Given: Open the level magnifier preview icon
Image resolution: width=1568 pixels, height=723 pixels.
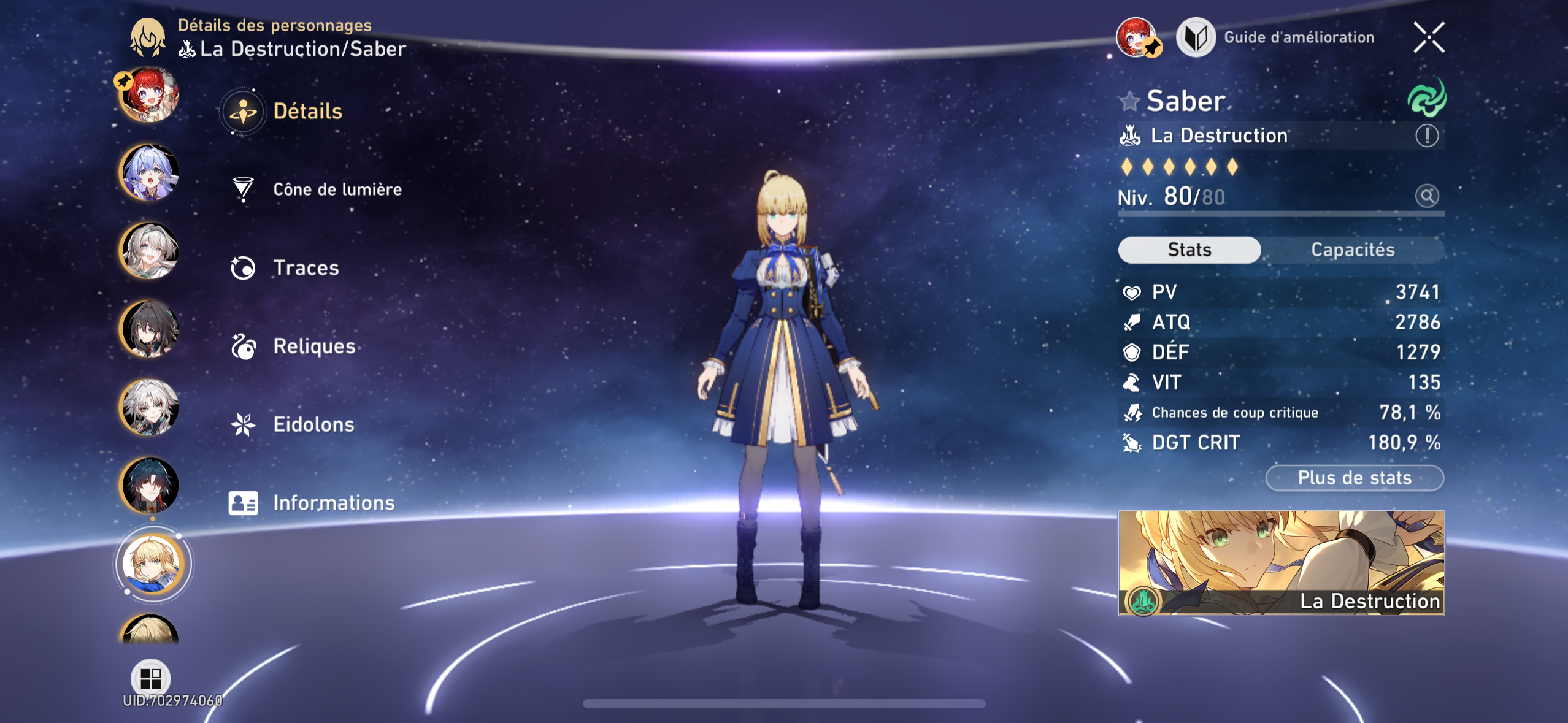Looking at the screenshot, I should point(1426,196).
